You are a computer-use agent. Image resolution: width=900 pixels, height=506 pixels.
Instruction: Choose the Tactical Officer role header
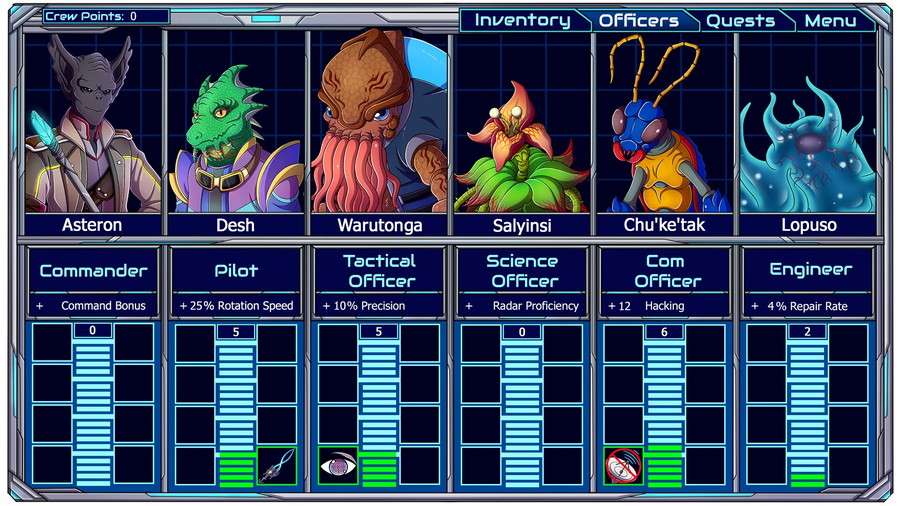379,270
